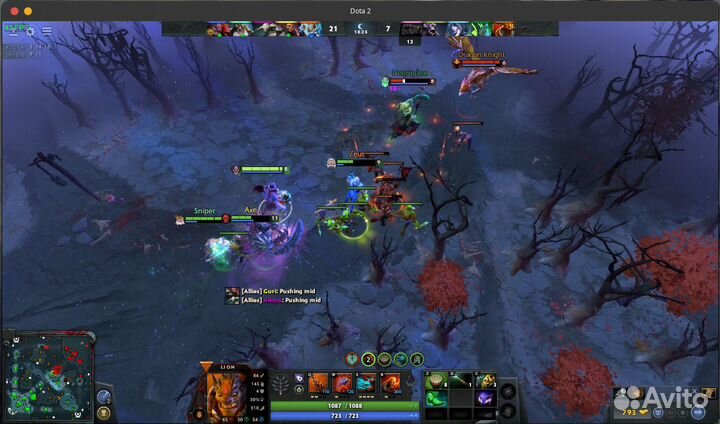Click the scan button beside the minimap
720x424 pixels.
(104, 396)
